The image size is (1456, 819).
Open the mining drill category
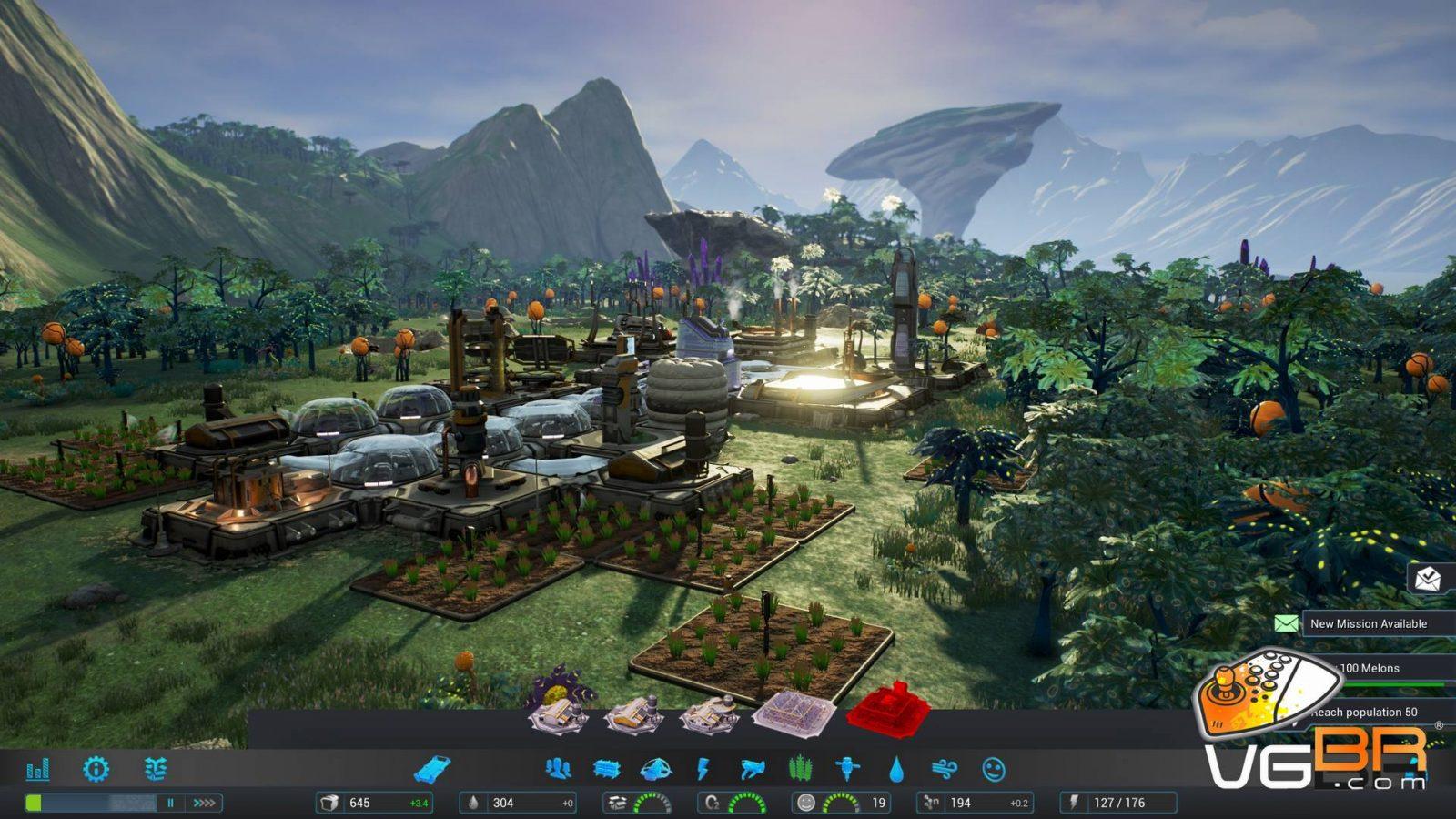pos(848,770)
